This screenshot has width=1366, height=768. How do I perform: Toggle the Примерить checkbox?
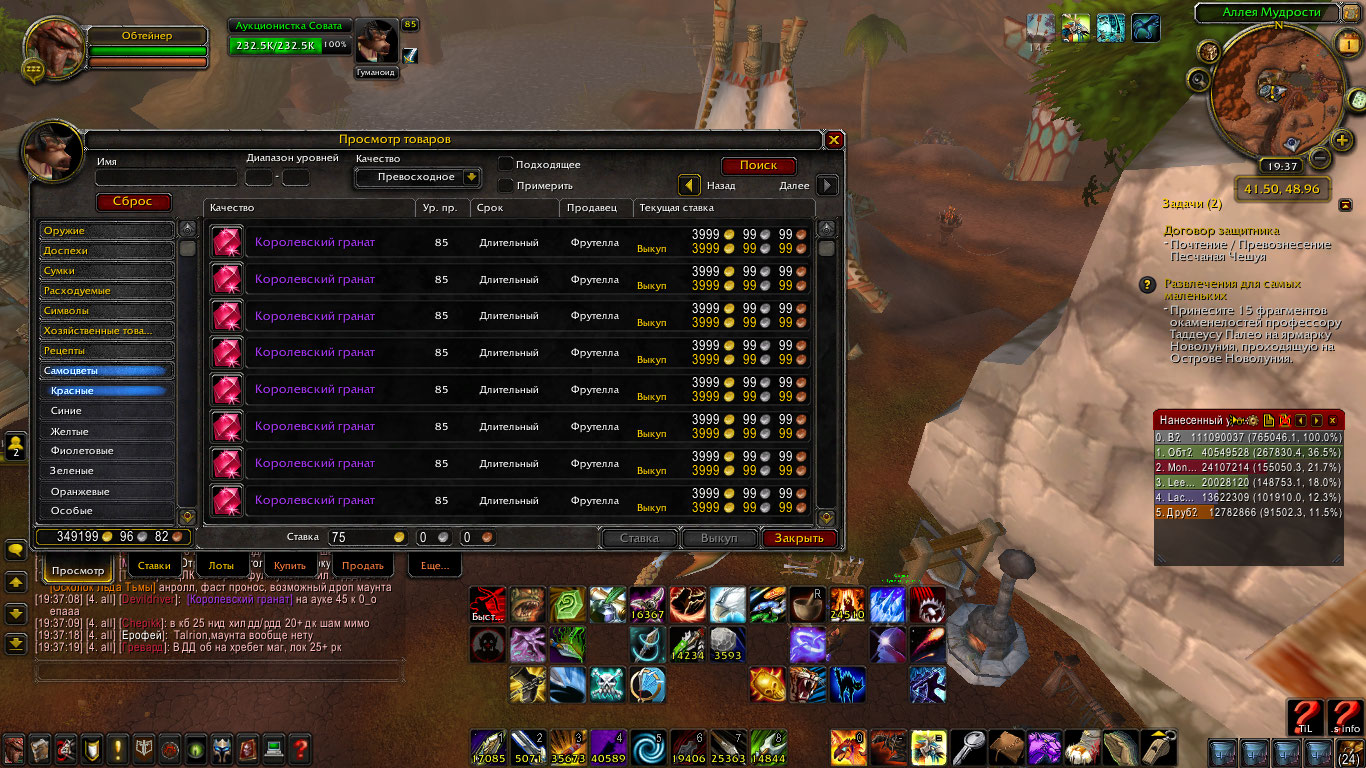tap(507, 185)
